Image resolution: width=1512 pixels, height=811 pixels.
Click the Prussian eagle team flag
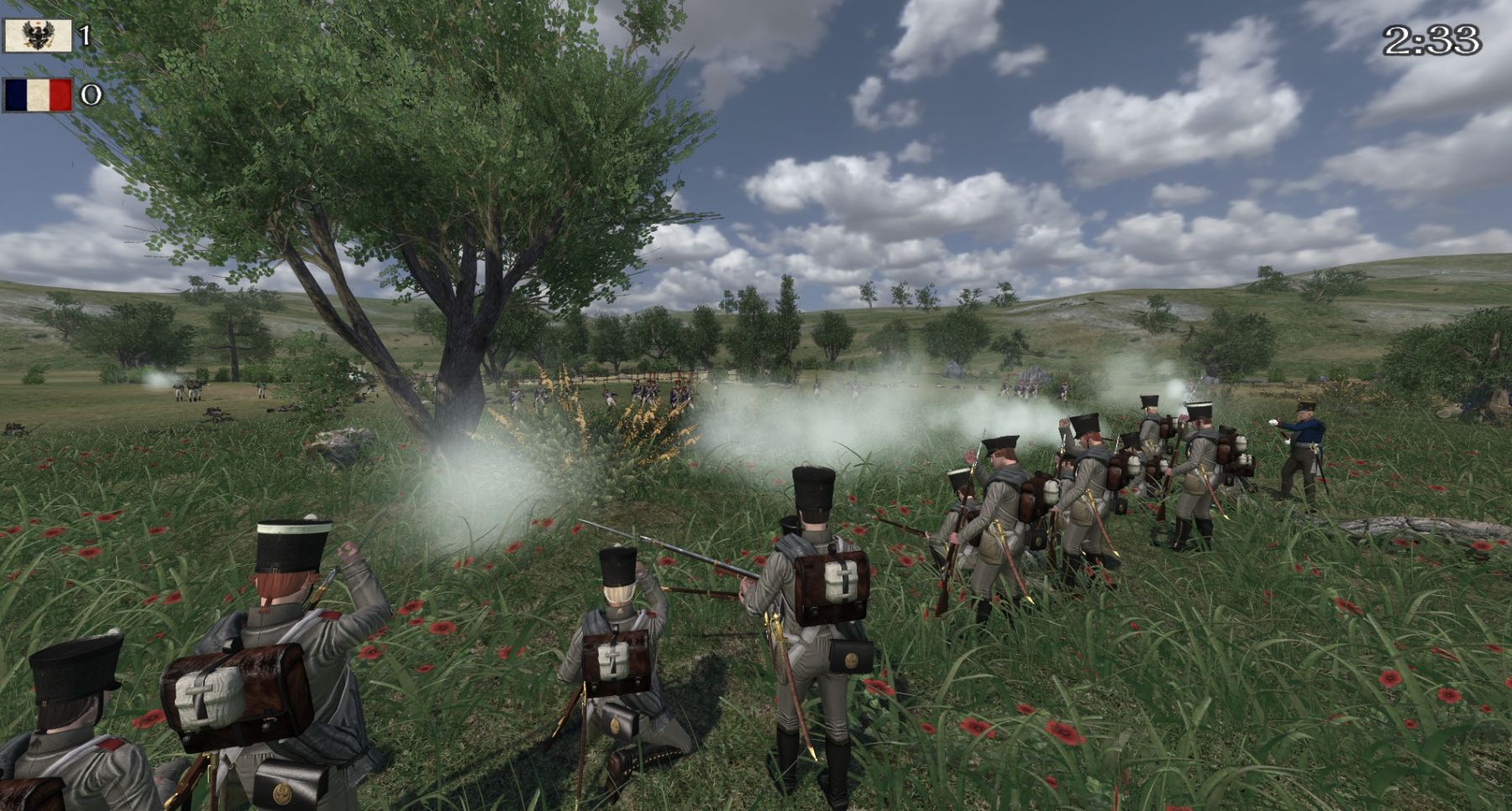pos(38,36)
